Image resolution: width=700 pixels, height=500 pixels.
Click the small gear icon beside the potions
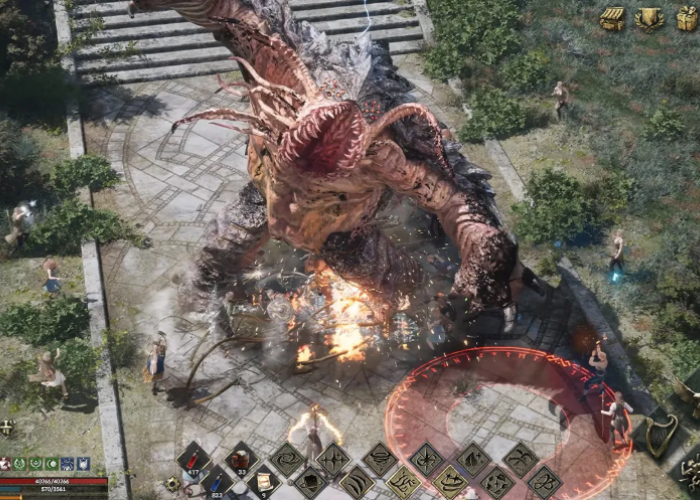click(173, 484)
